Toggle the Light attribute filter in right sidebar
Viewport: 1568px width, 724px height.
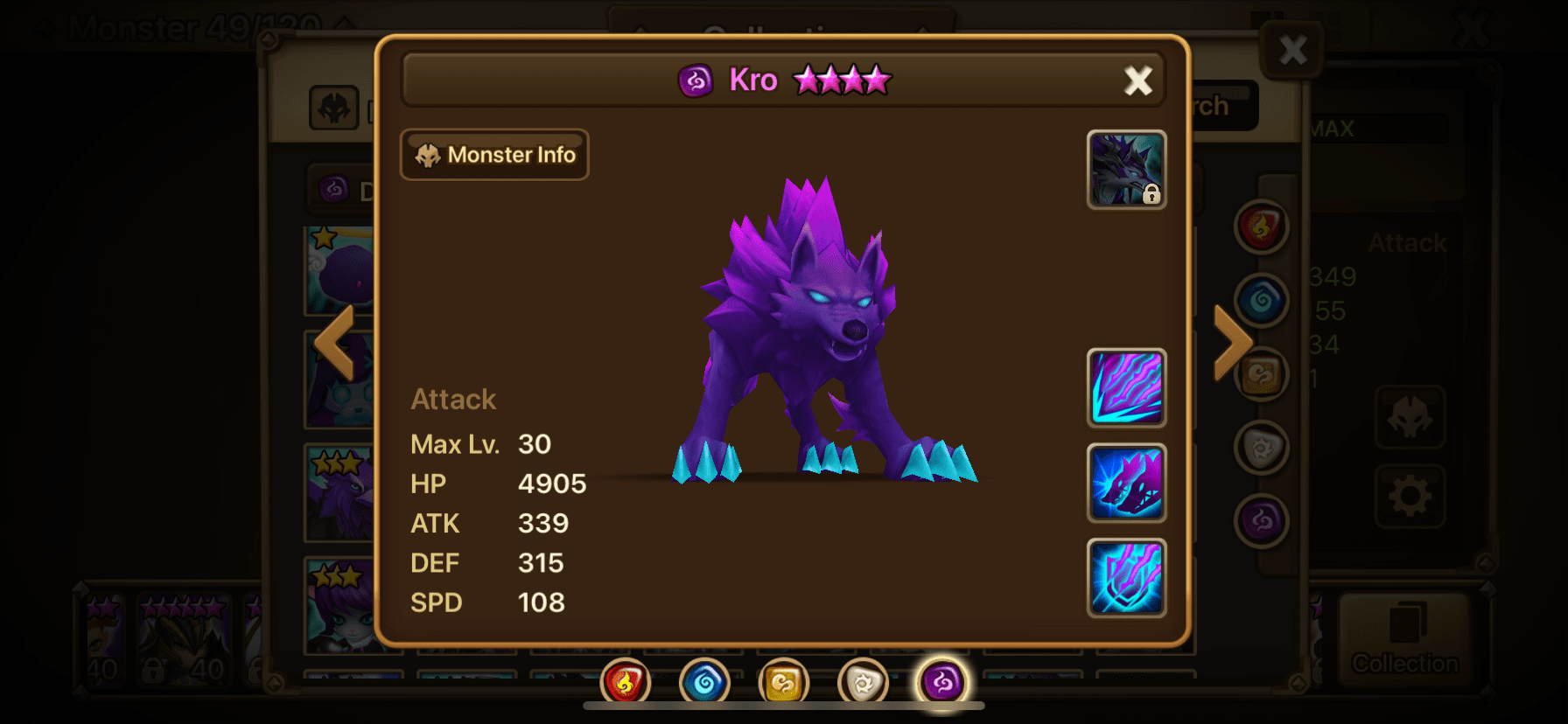pyautogui.click(x=1262, y=446)
